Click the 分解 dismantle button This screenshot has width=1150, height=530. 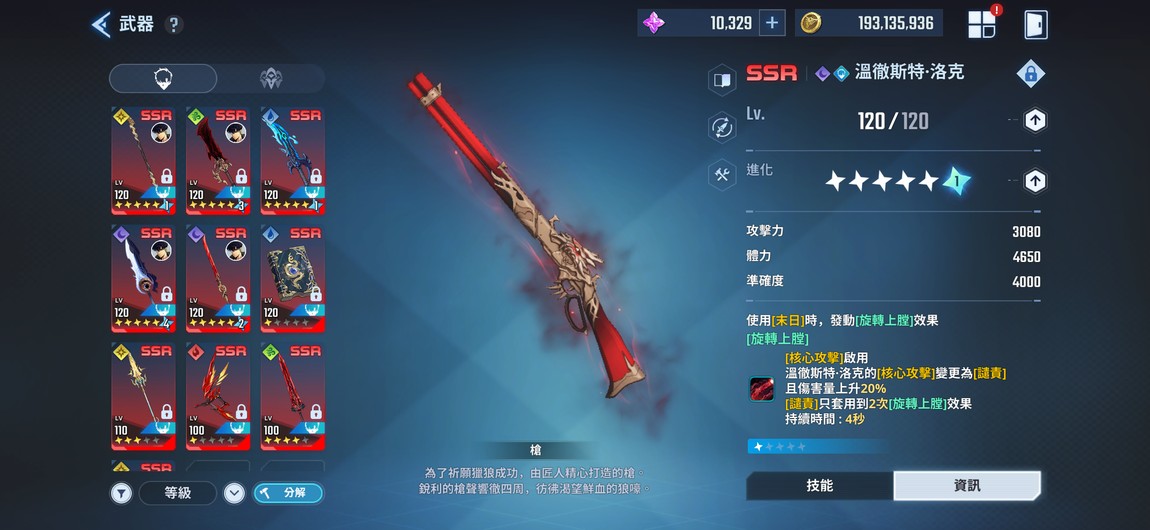(288, 492)
